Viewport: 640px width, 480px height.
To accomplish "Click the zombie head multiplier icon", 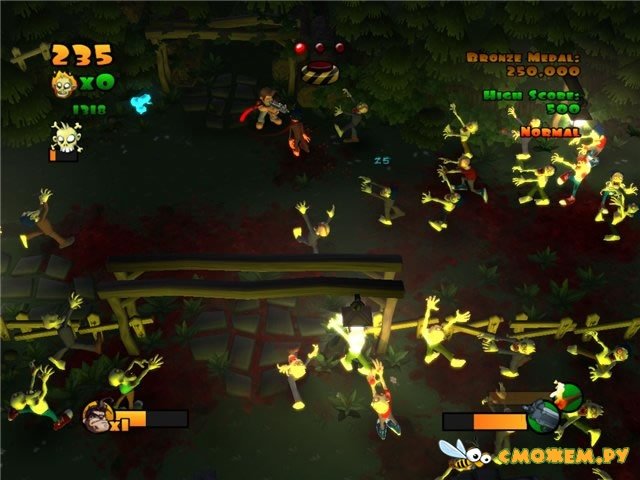I will [x=65, y=83].
